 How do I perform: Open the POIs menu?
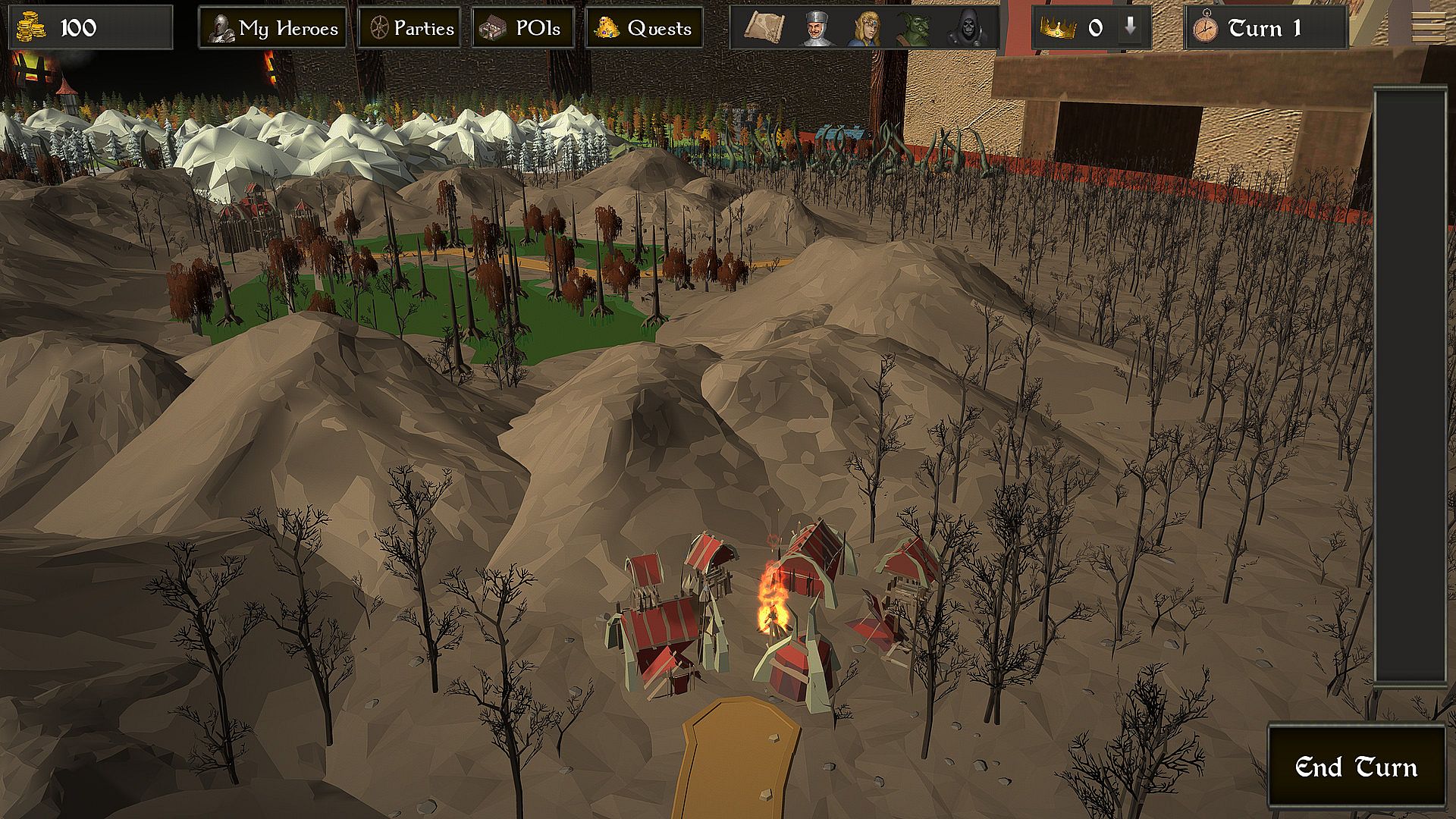tap(523, 28)
